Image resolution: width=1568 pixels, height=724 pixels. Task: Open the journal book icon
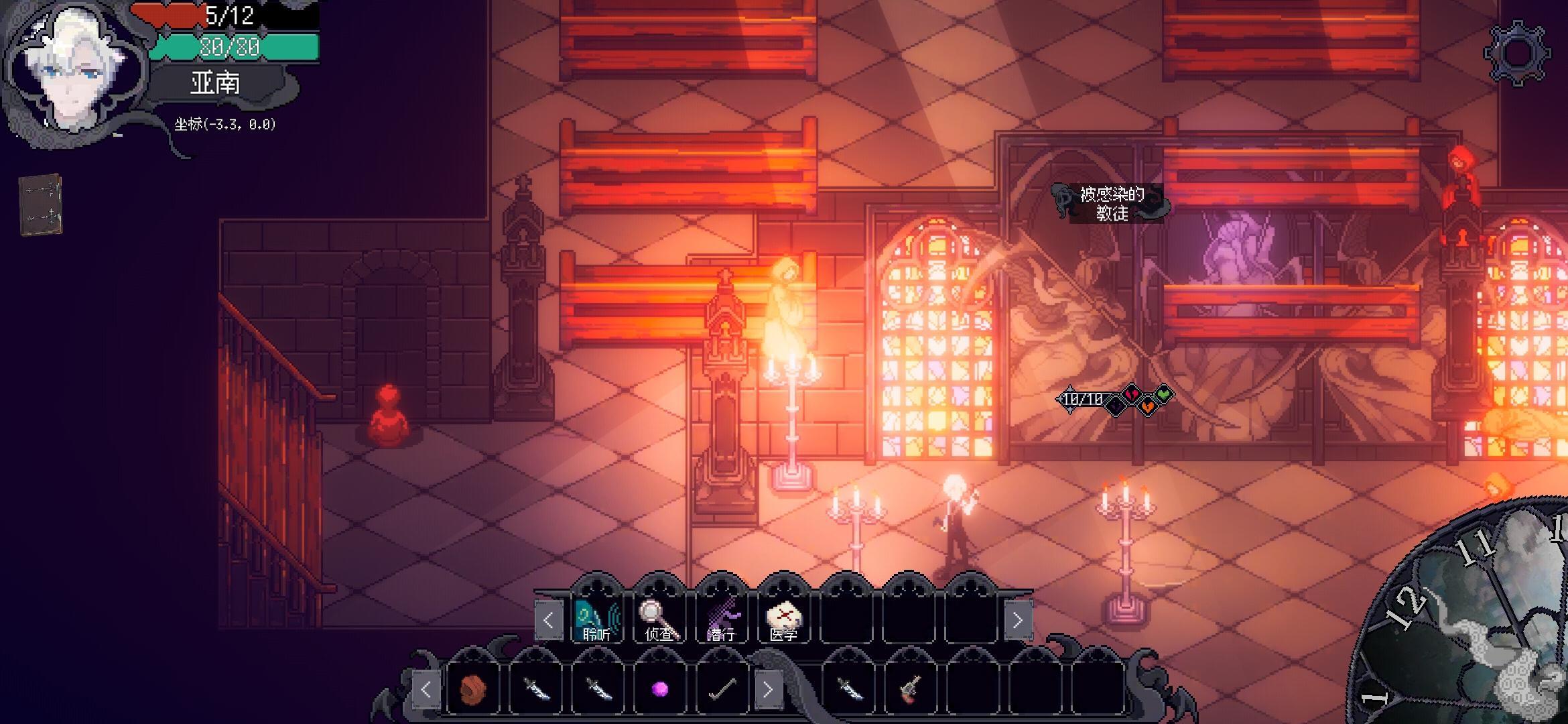40,204
